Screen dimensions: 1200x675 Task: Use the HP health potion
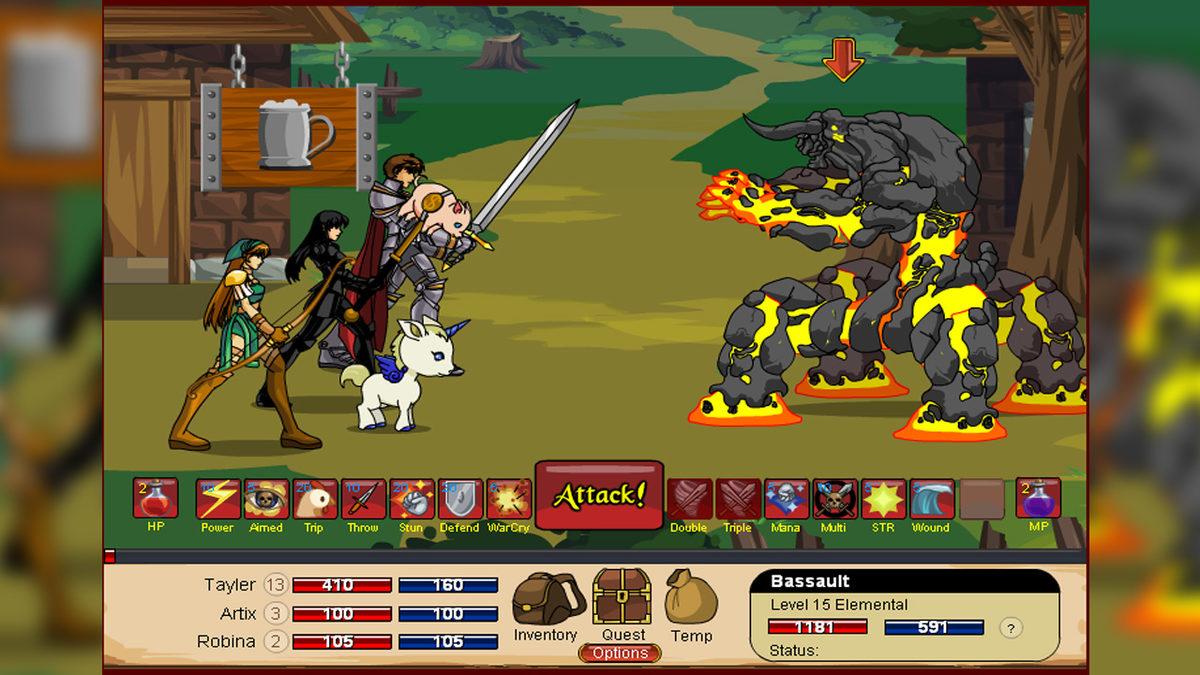155,499
